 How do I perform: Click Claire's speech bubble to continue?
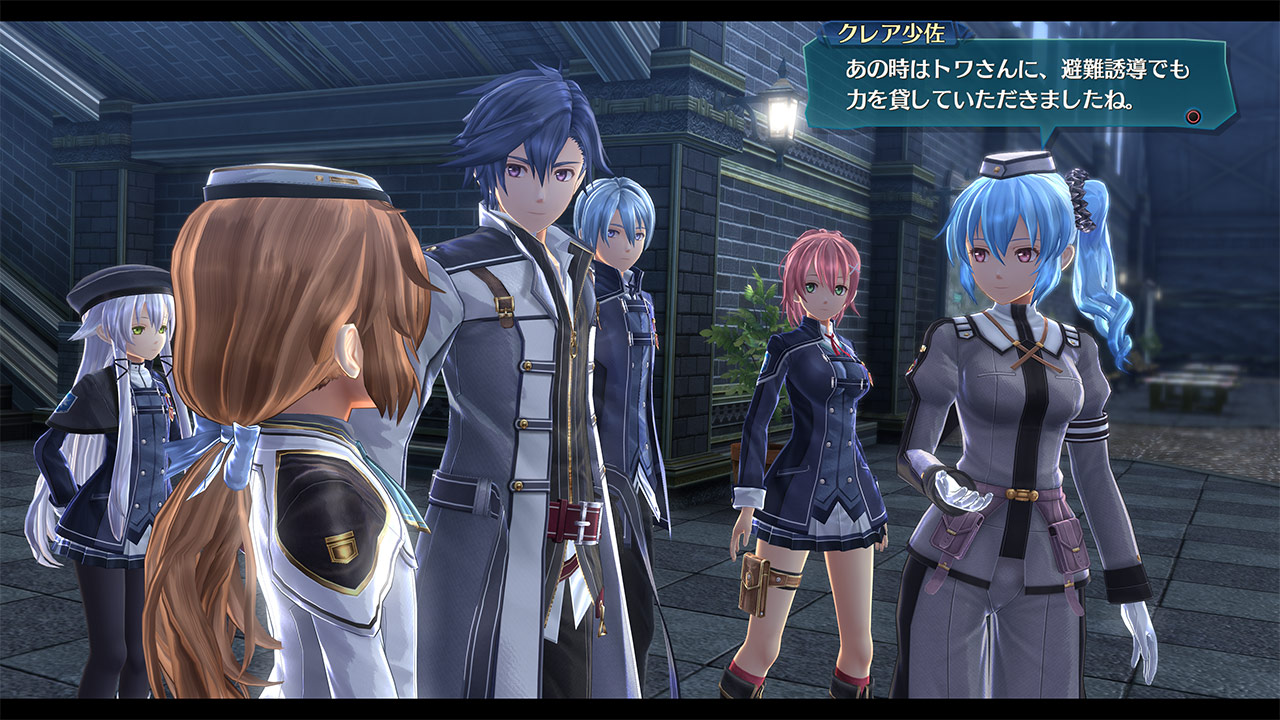point(1020,86)
